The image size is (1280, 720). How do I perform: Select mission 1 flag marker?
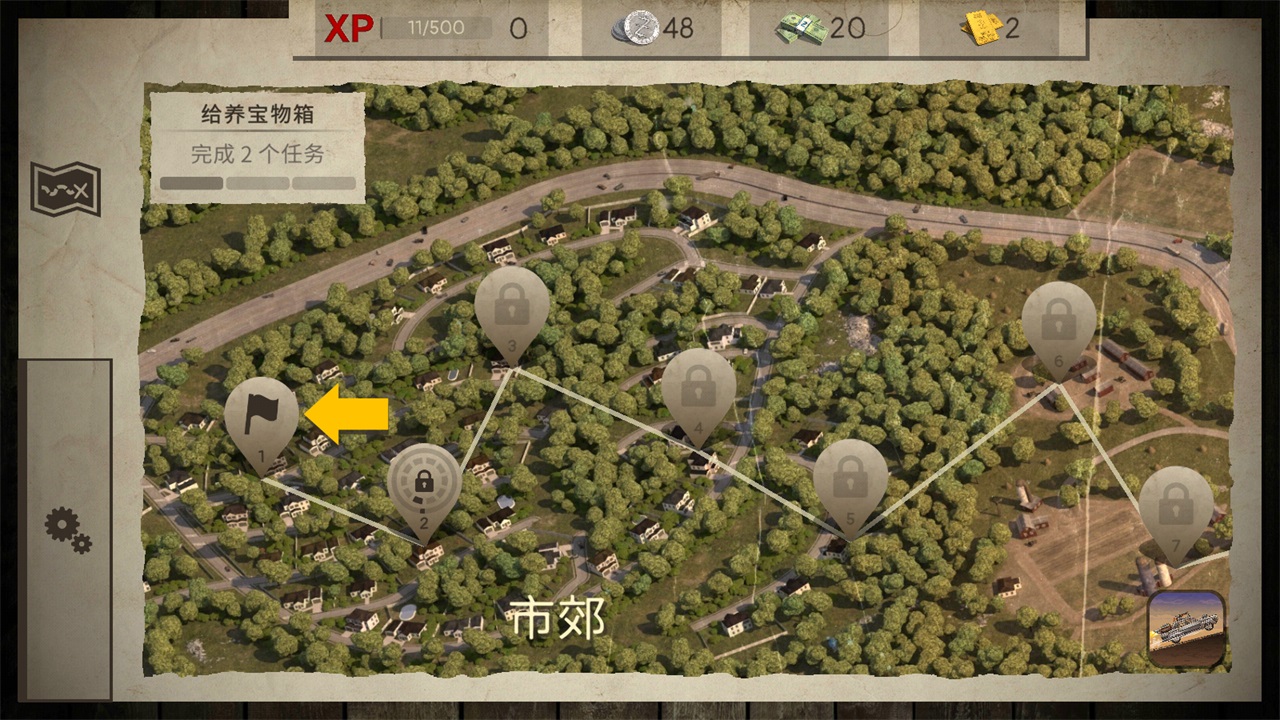(261, 418)
